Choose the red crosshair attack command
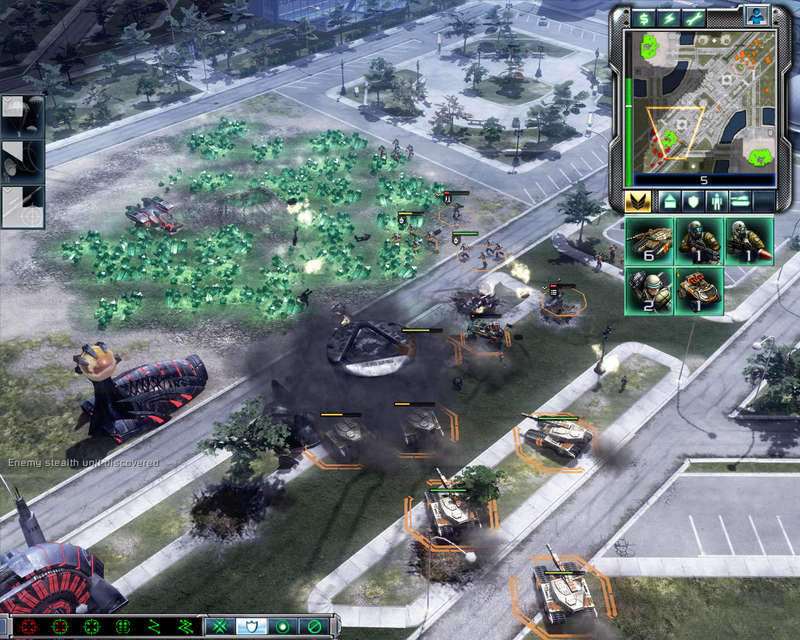This screenshot has height=640, width=800. pos(29,627)
